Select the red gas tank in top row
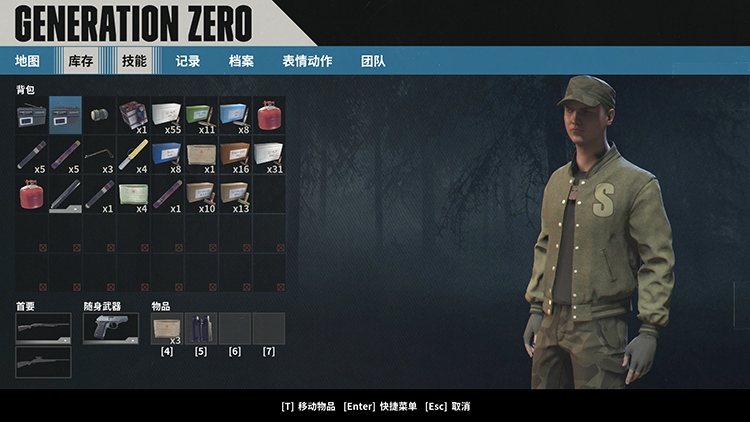The width and height of the screenshot is (750, 422). point(269,115)
